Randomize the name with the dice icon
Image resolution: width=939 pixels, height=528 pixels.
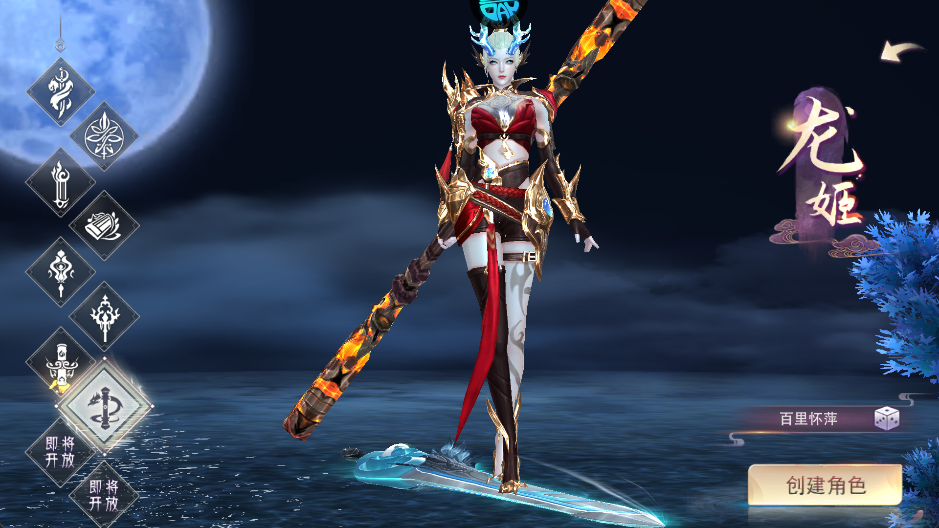886,419
